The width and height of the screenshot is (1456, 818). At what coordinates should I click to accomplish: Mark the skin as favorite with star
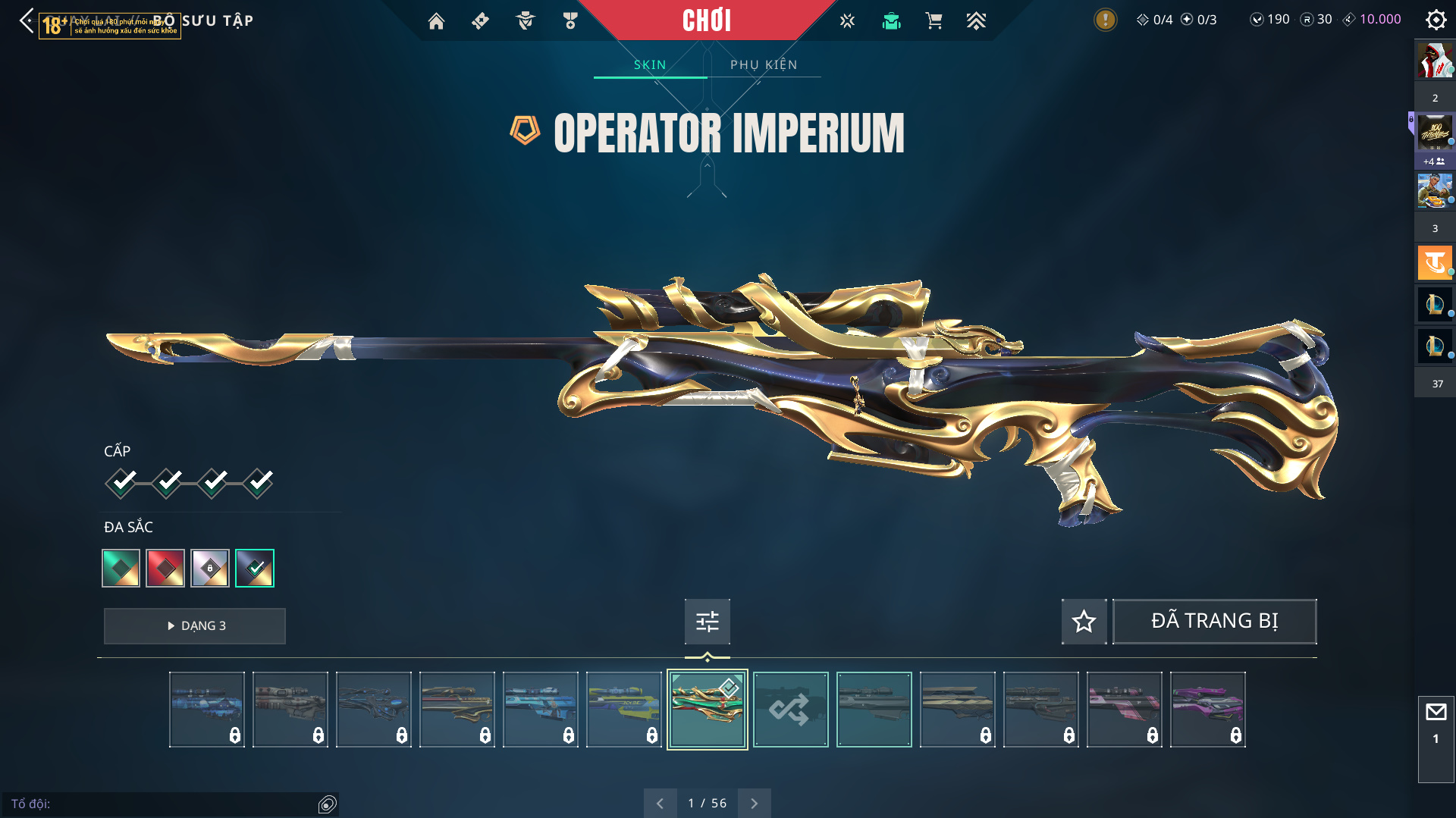(x=1084, y=622)
